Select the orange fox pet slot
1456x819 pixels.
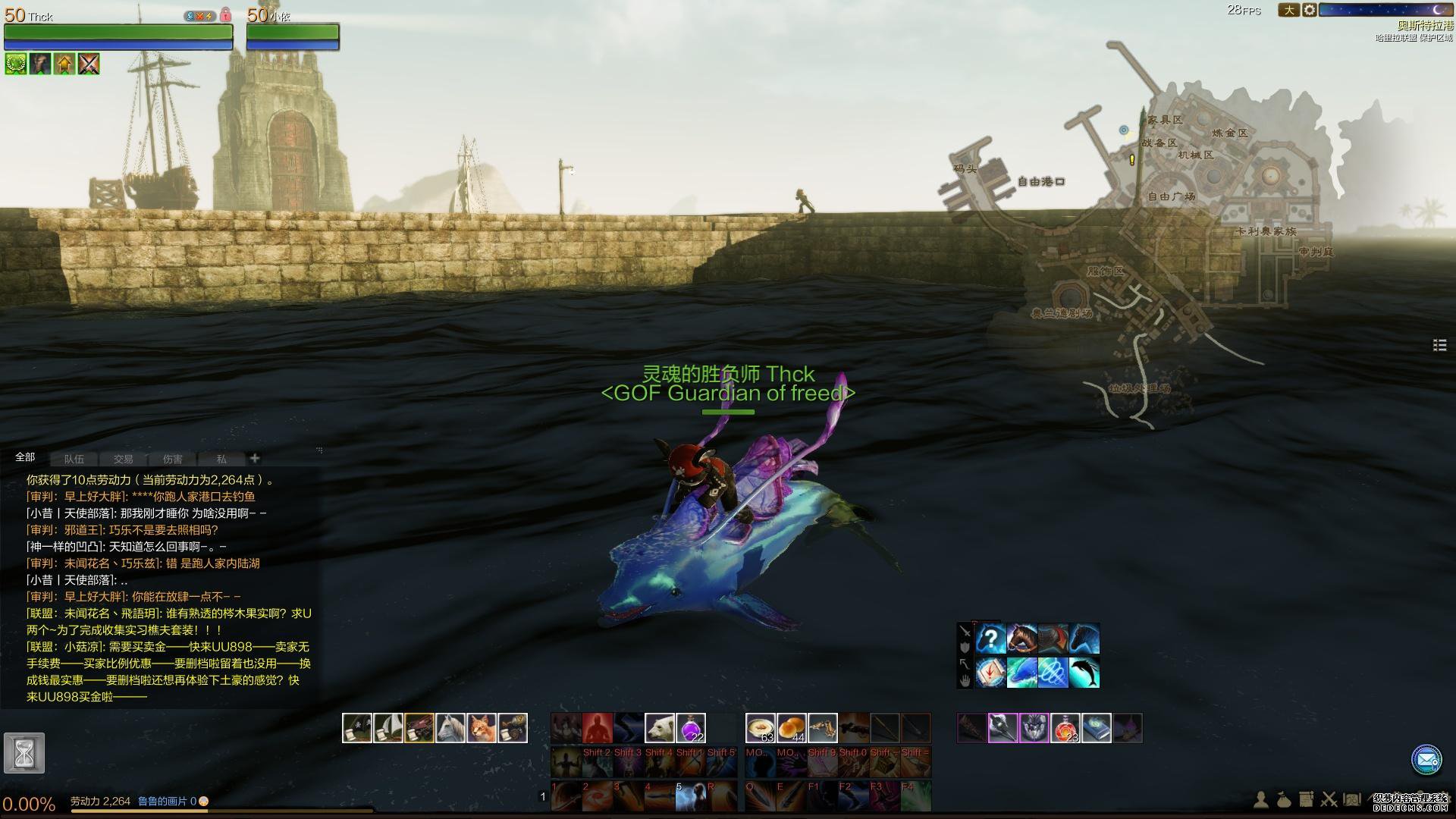coord(482,728)
